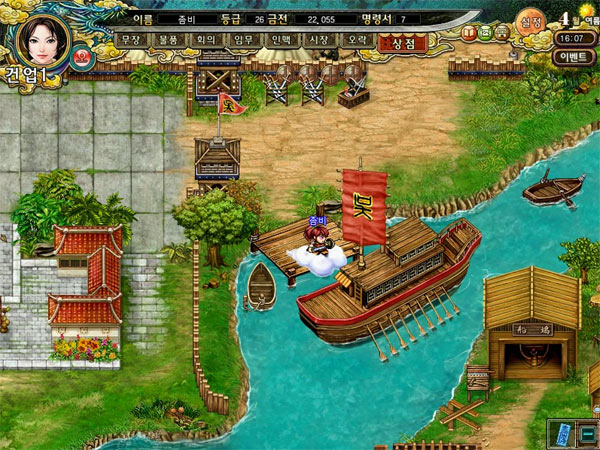This screenshot has width=600, height=450.
Task: Click the green round icon
Action: coord(485,32)
